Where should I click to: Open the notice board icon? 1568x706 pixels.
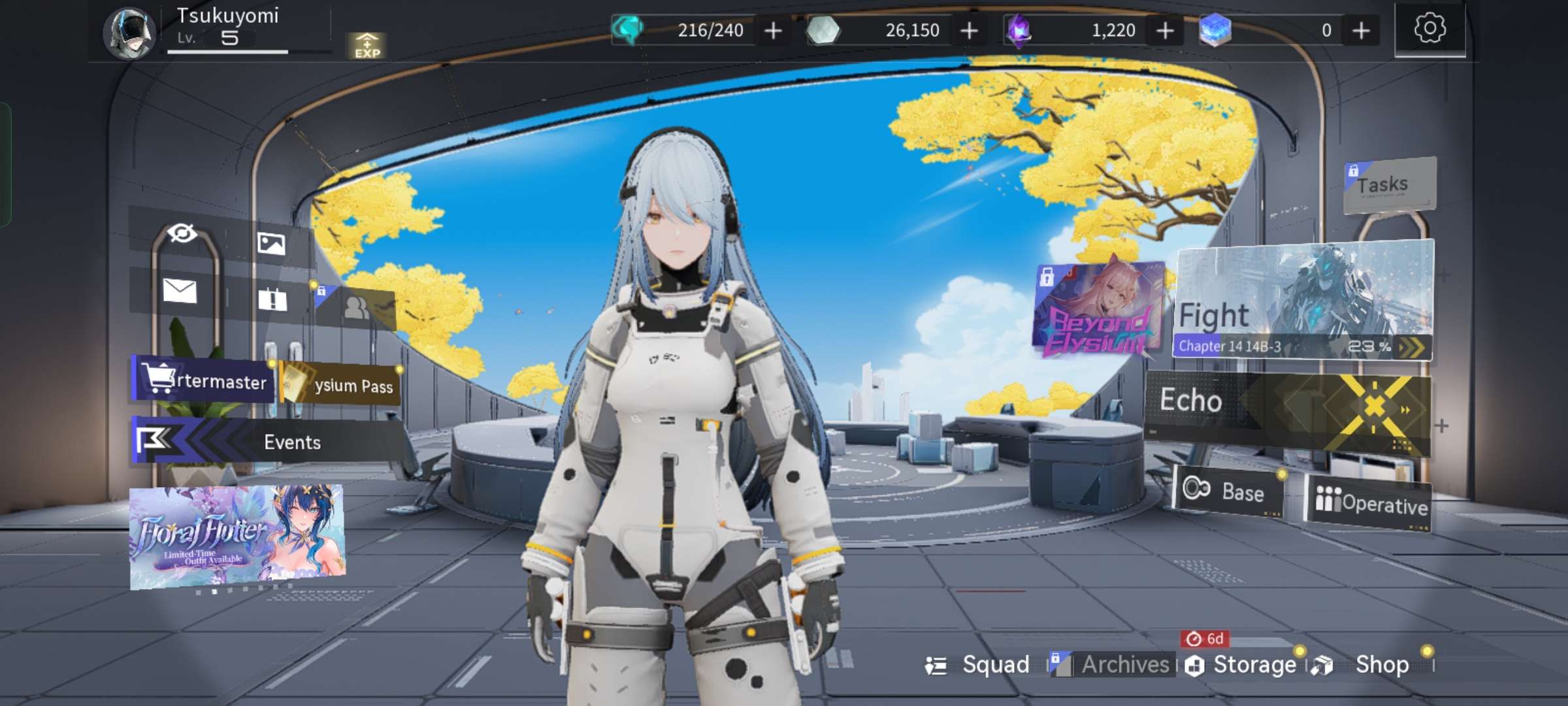click(x=272, y=300)
